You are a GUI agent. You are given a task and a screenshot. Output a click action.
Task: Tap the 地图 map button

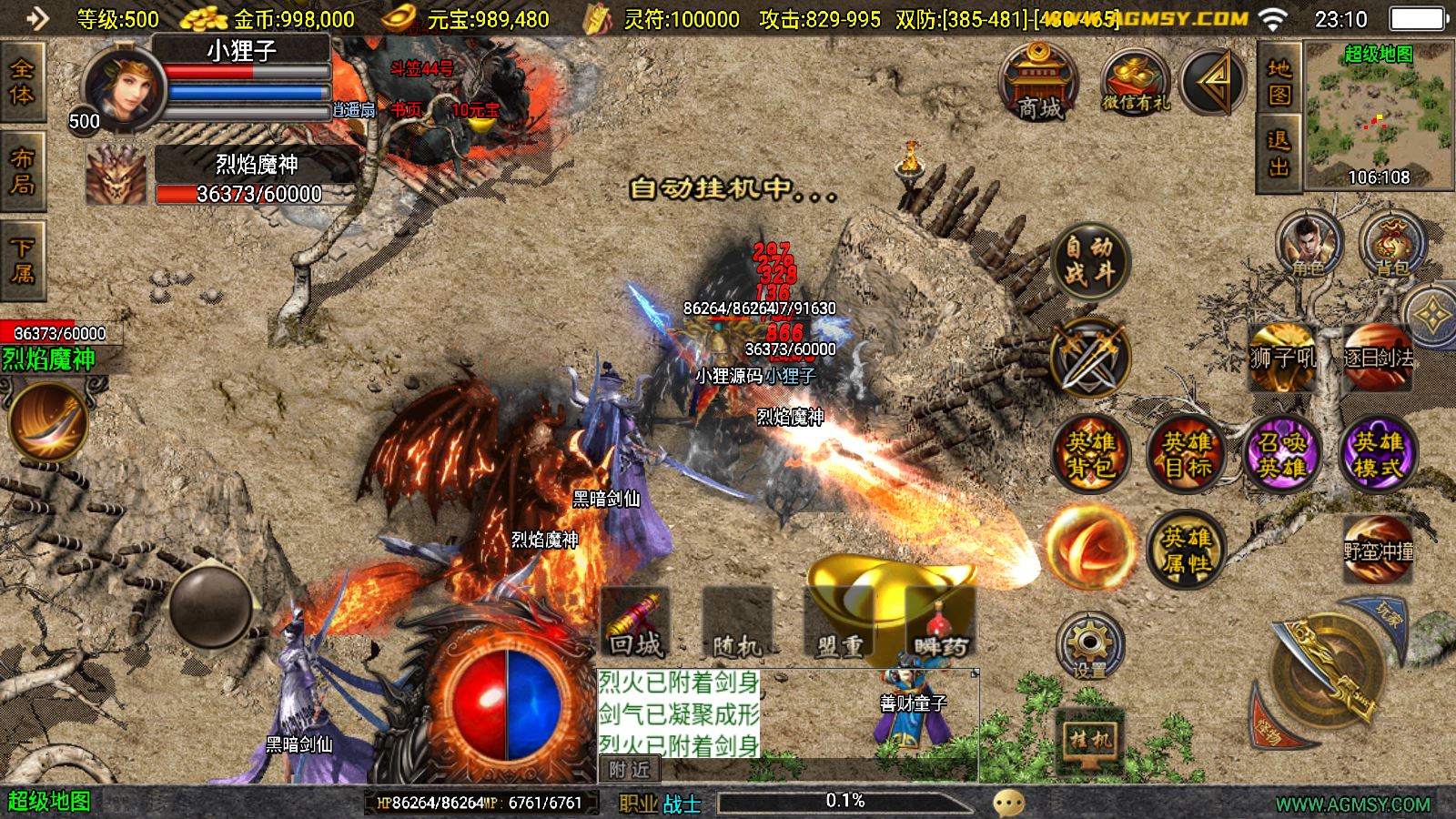(1279, 82)
